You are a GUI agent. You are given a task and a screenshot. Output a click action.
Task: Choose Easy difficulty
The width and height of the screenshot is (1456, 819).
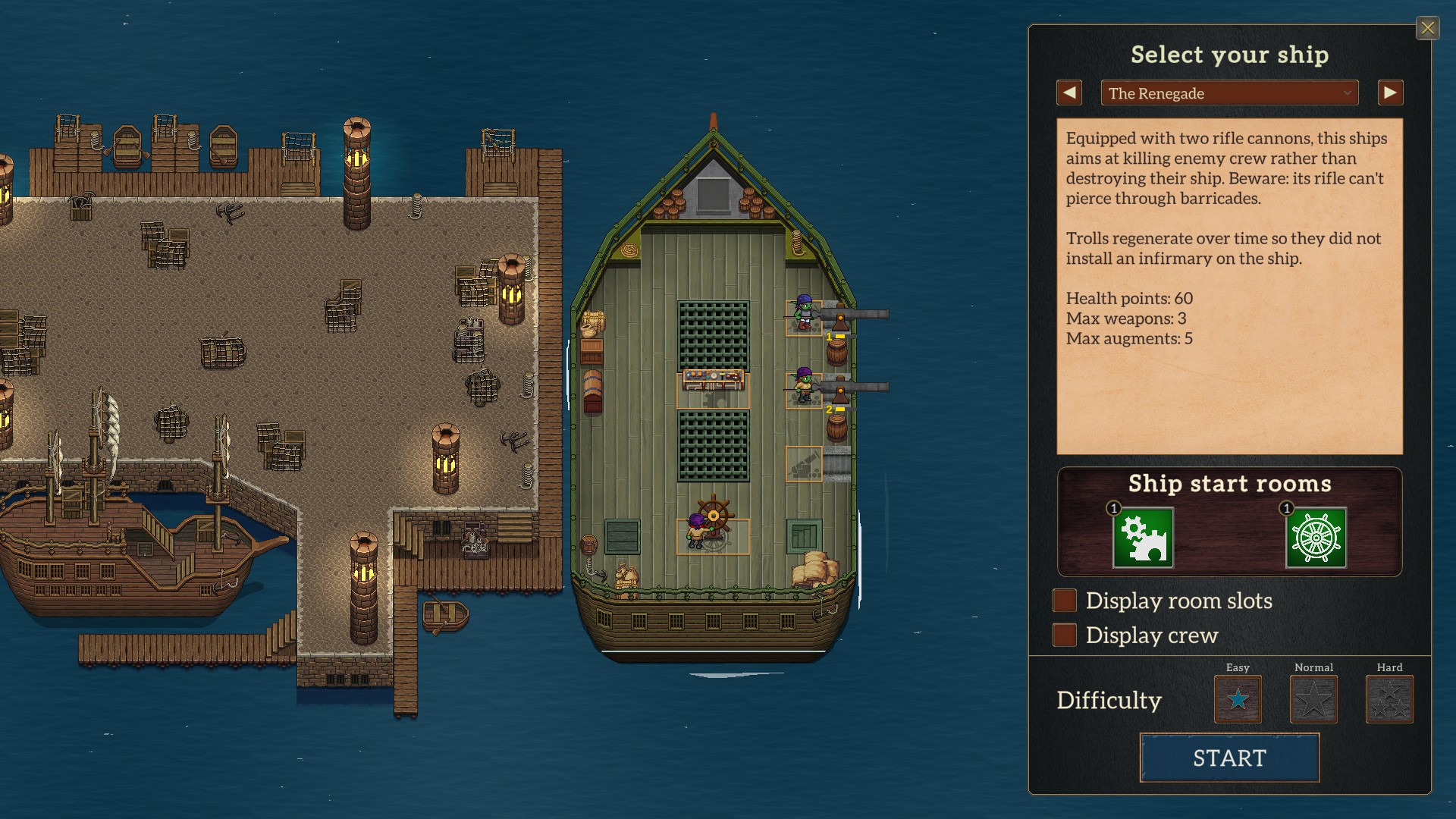tap(1238, 699)
